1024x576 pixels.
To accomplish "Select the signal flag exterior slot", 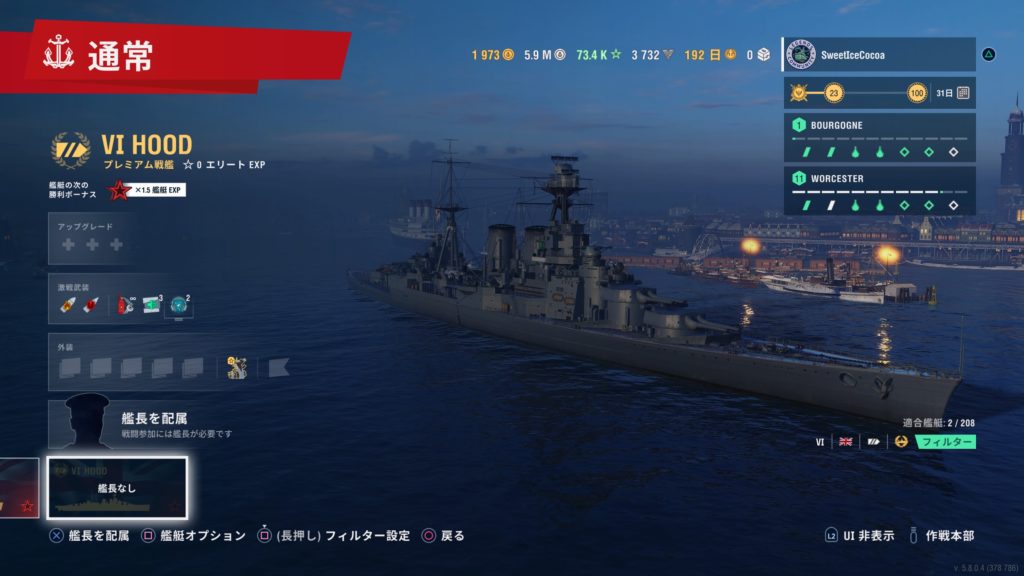I will pos(278,368).
